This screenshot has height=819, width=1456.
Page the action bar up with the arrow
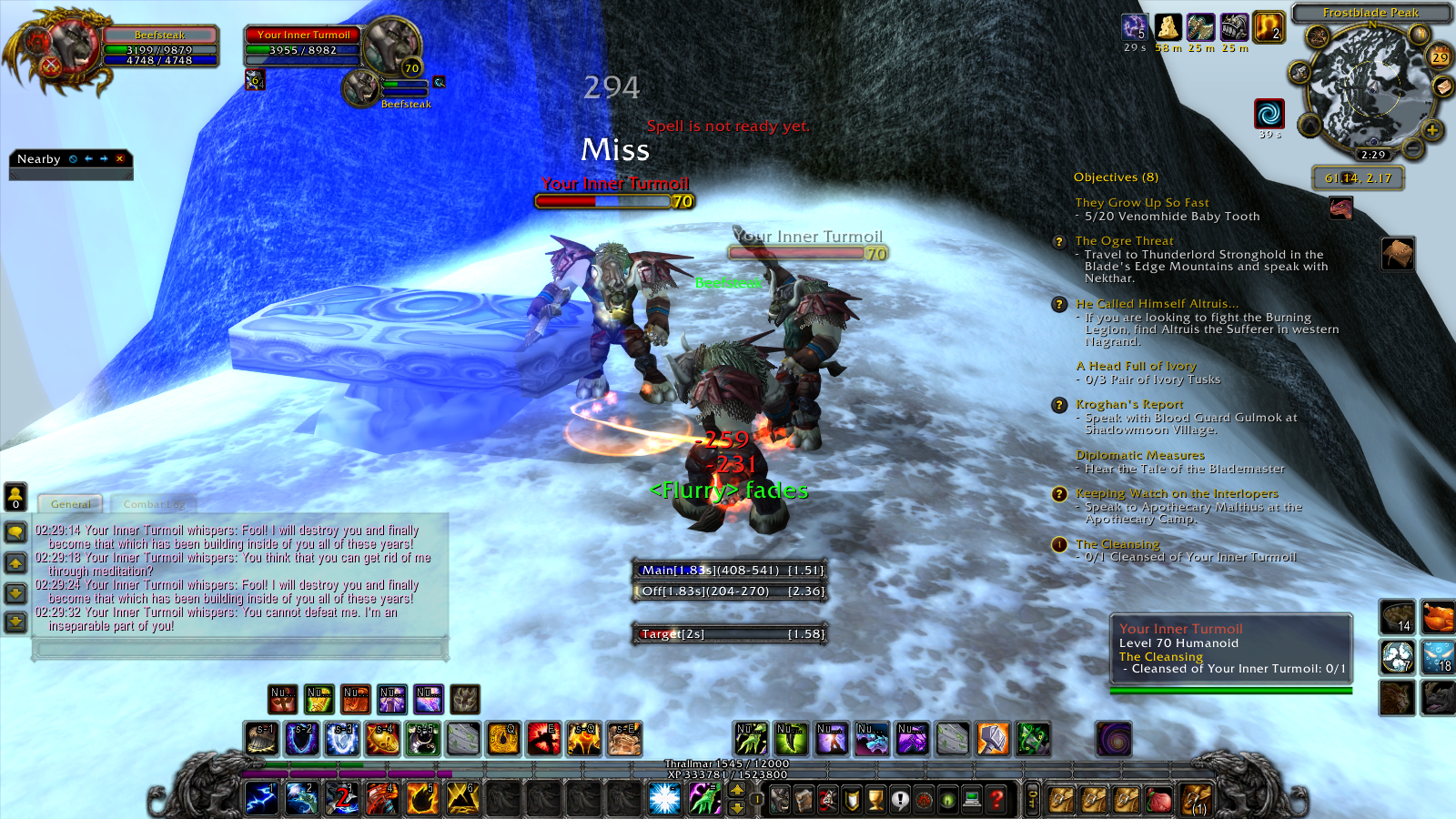tap(737, 790)
